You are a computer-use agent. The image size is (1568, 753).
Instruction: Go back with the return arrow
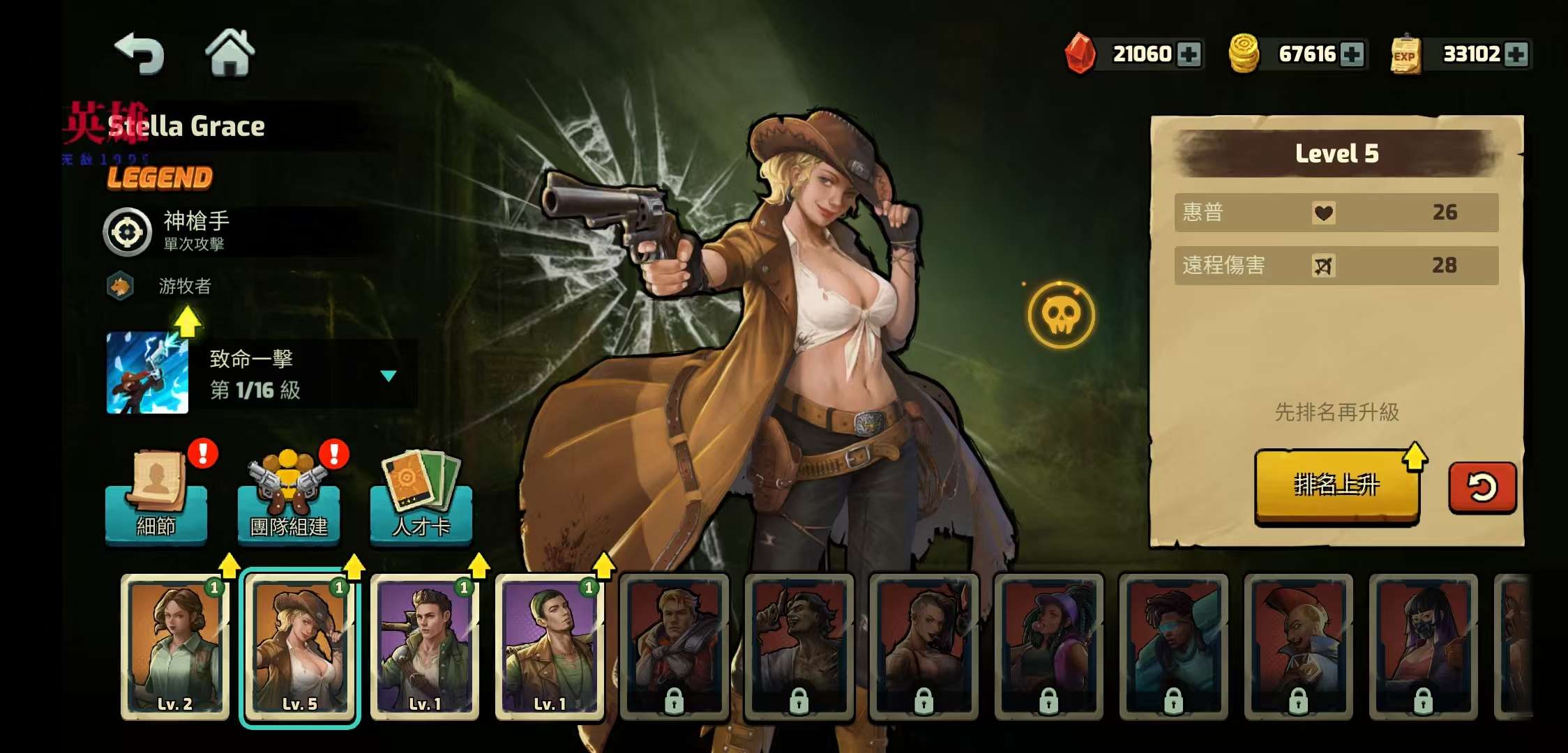[x=140, y=54]
